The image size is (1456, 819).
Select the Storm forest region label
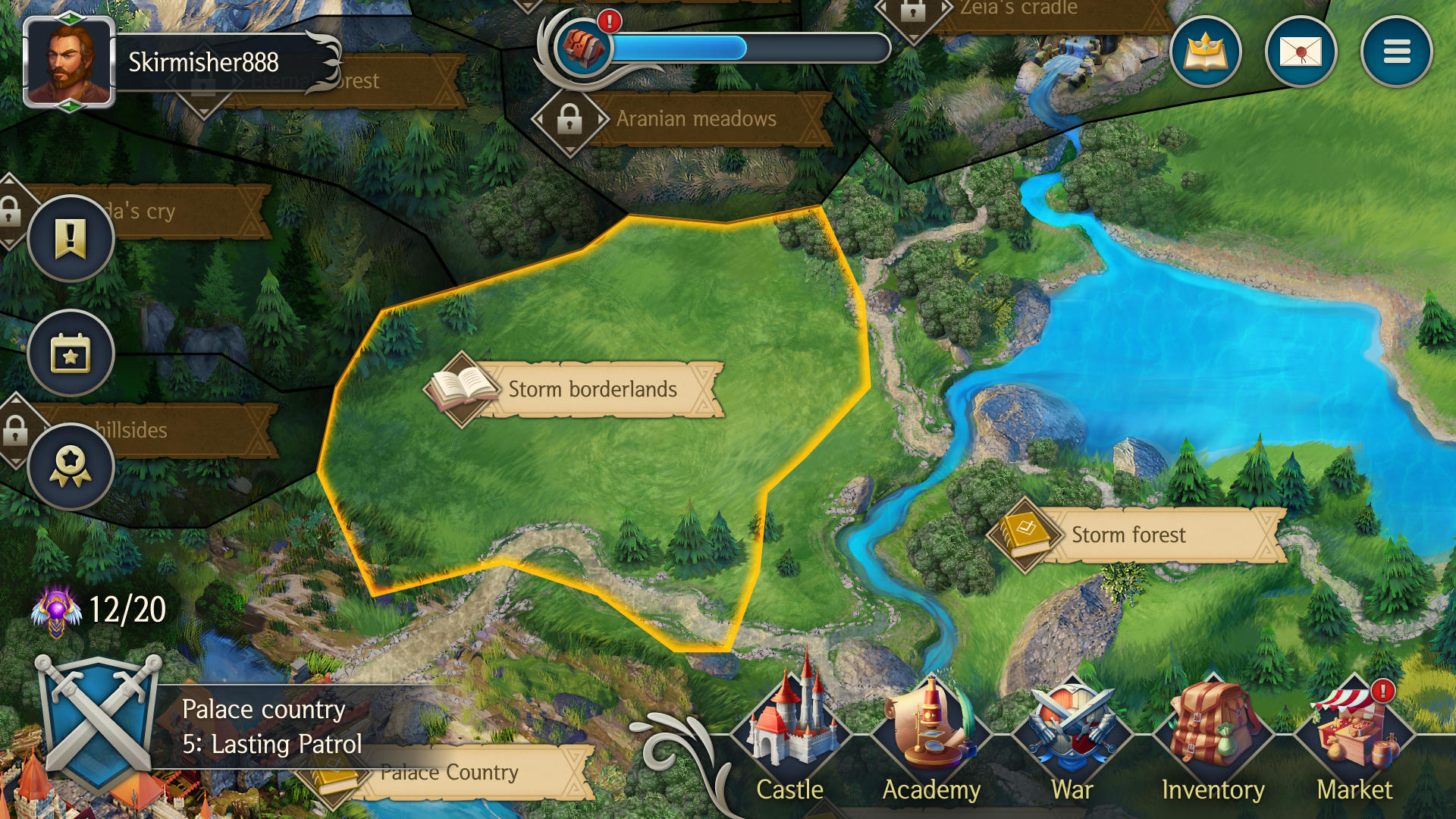[1128, 535]
